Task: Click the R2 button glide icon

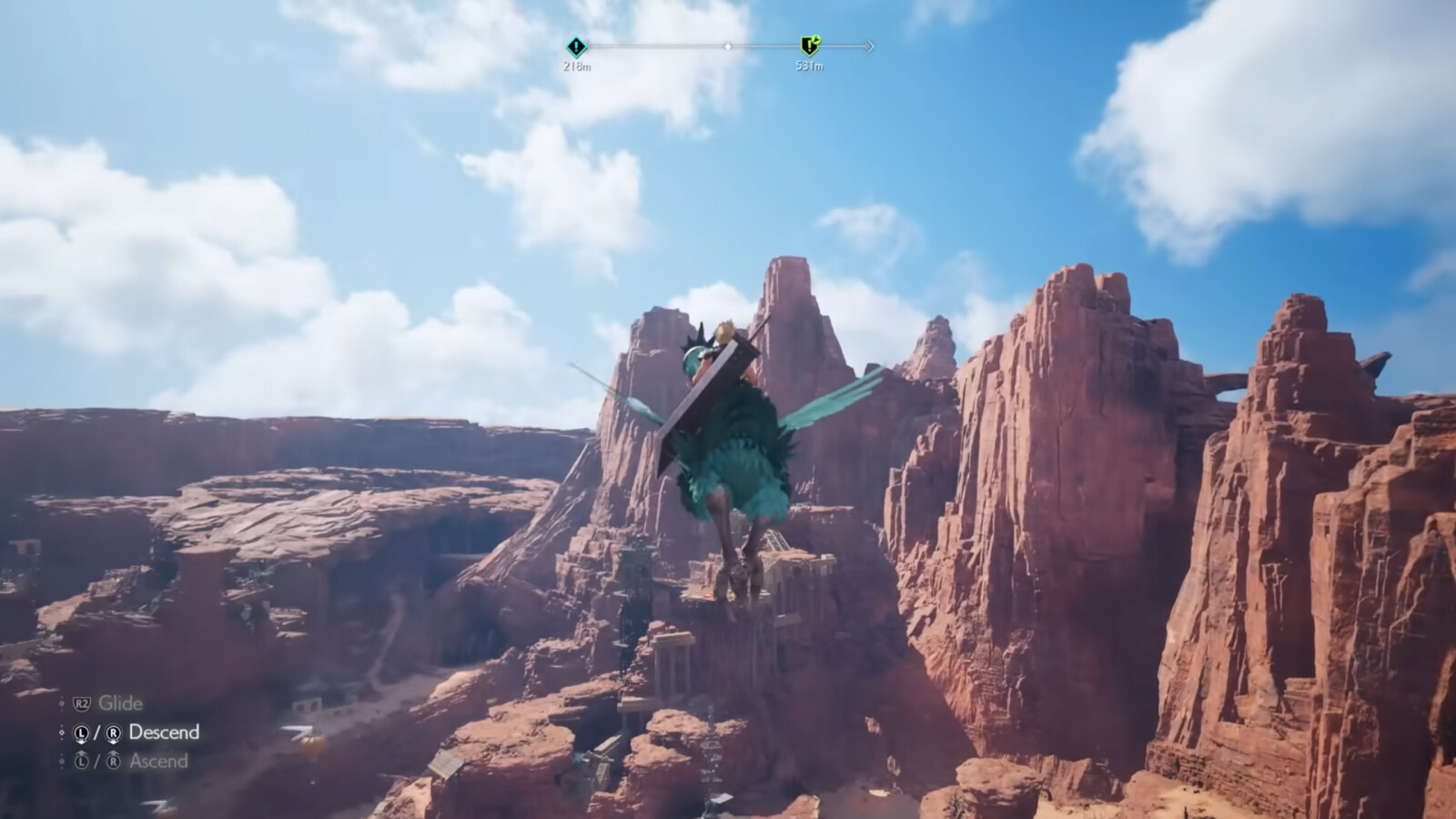Action: (x=81, y=703)
